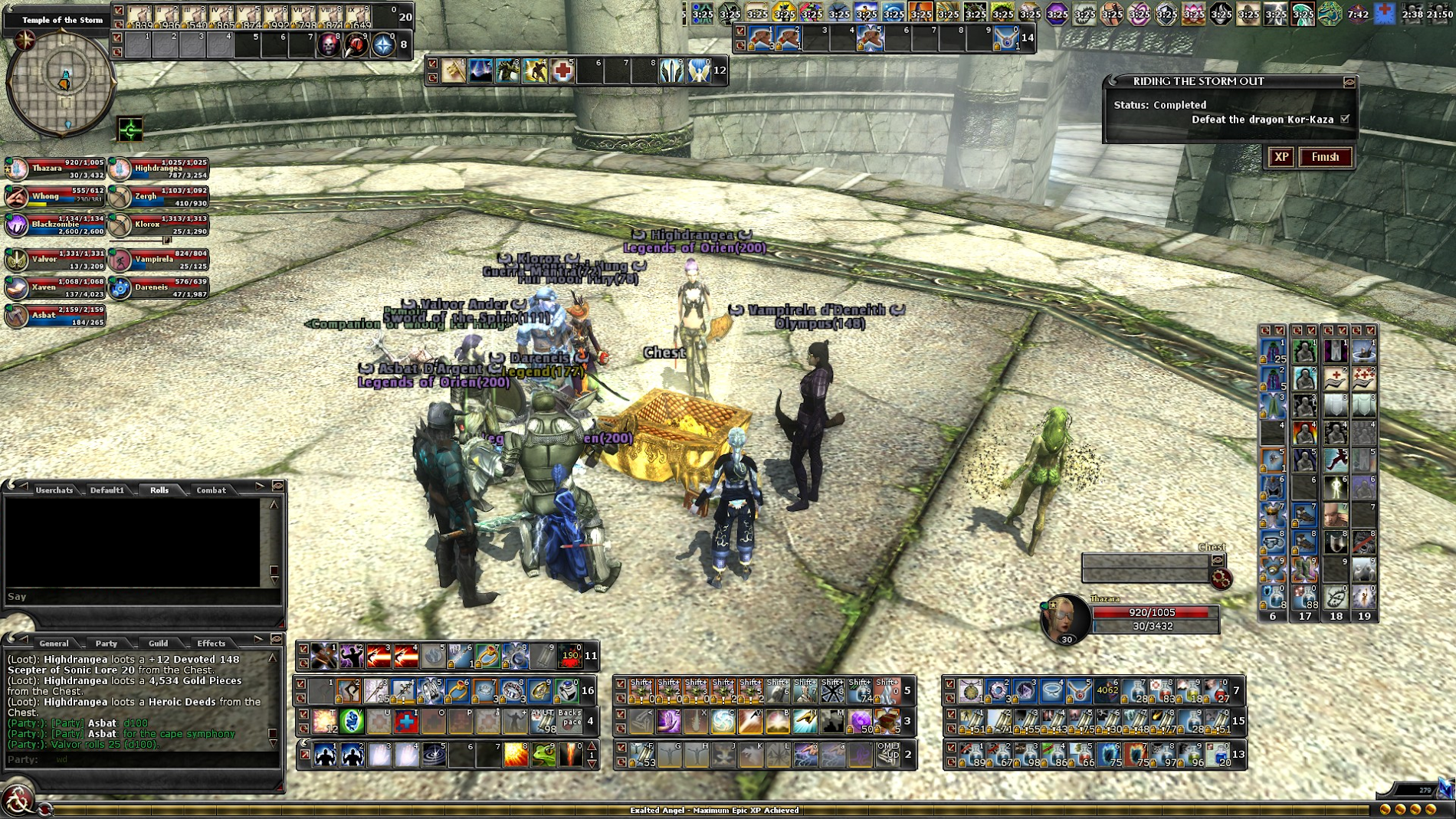Viewport: 1456px width, 819px height.
Task: Click the Temple of the Storm minimap
Action: 61,83
